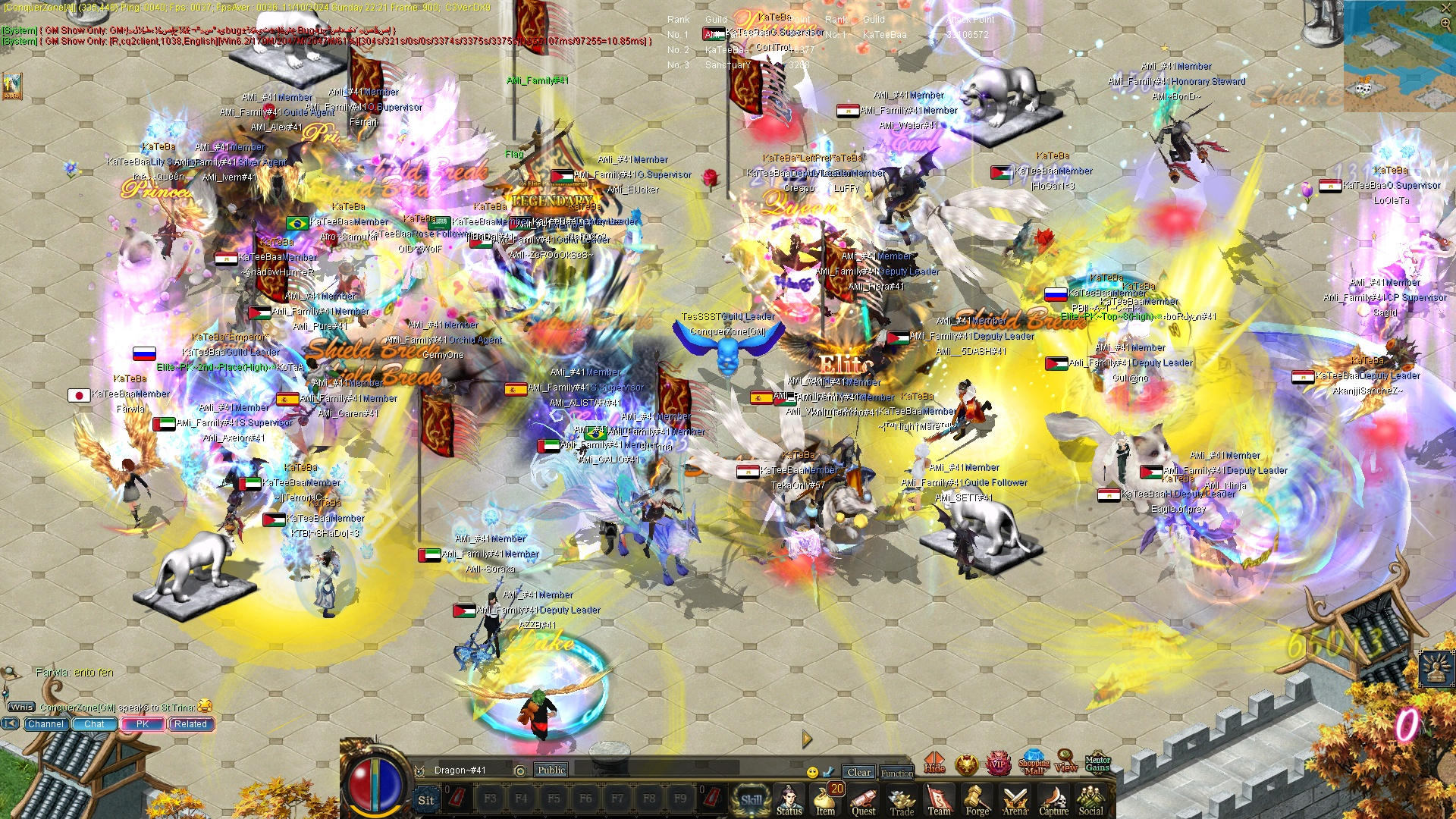The height and width of the screenshot is (819, 1456).
Task: Open the Function menu next to Clear
Action: (897, 773)
